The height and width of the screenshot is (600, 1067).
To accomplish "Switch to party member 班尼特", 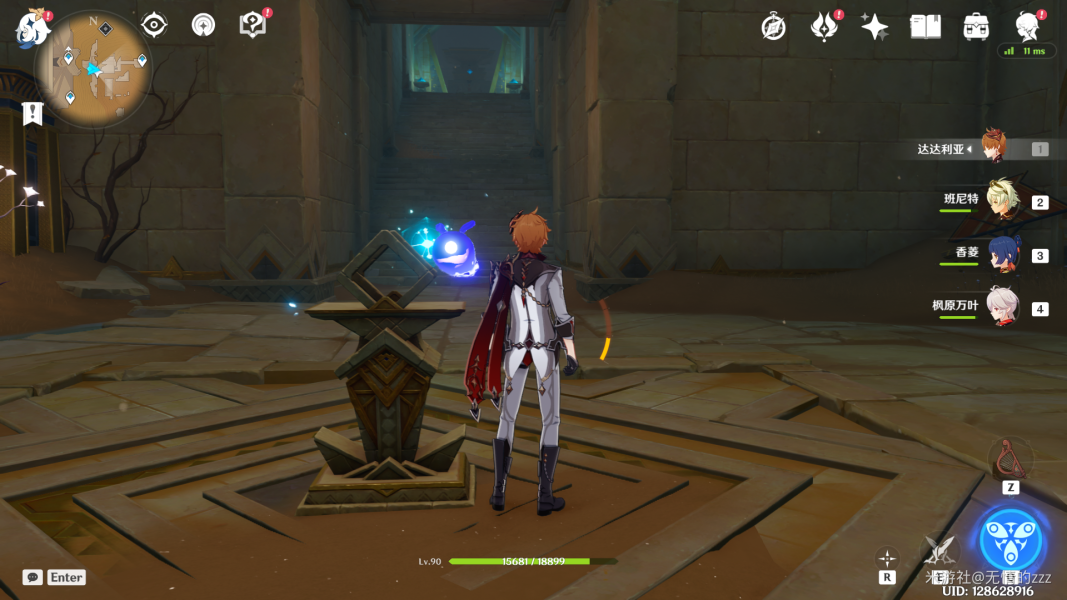I will click(x=1001, y=201).
